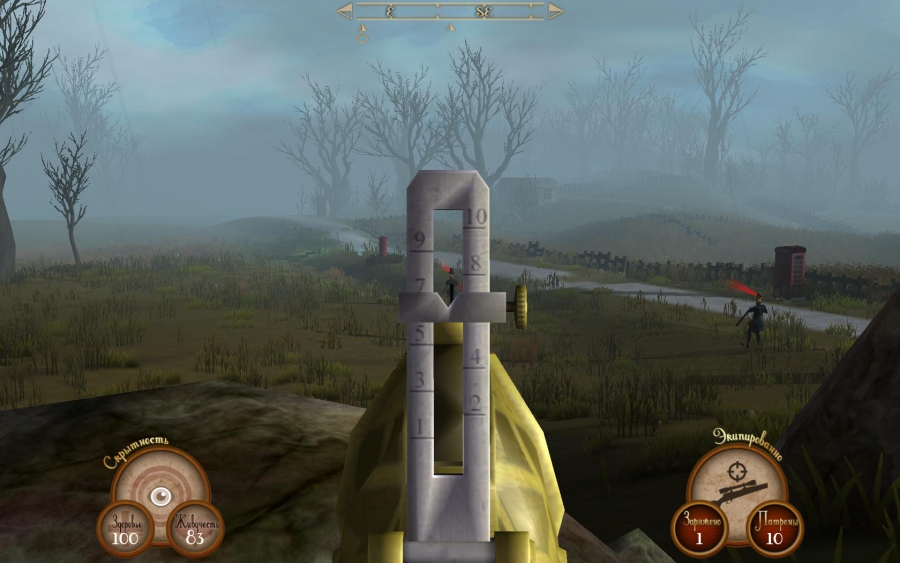Select the equipped sniper rifle icon
The width and height of the screenshot is (900, 563).
click(740, 491)
